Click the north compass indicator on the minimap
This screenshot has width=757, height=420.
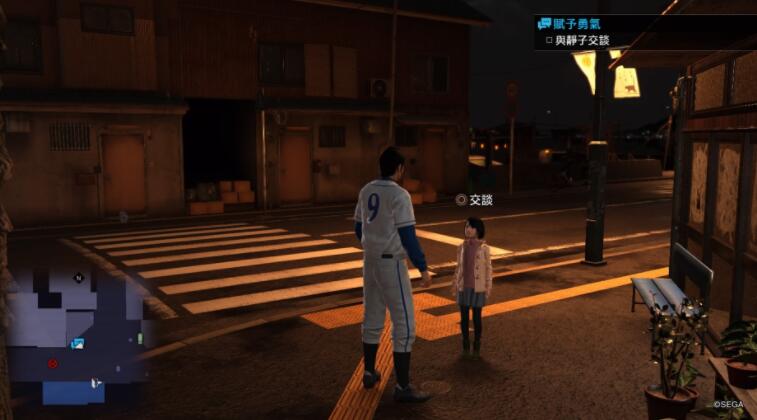tap(78, 279)
